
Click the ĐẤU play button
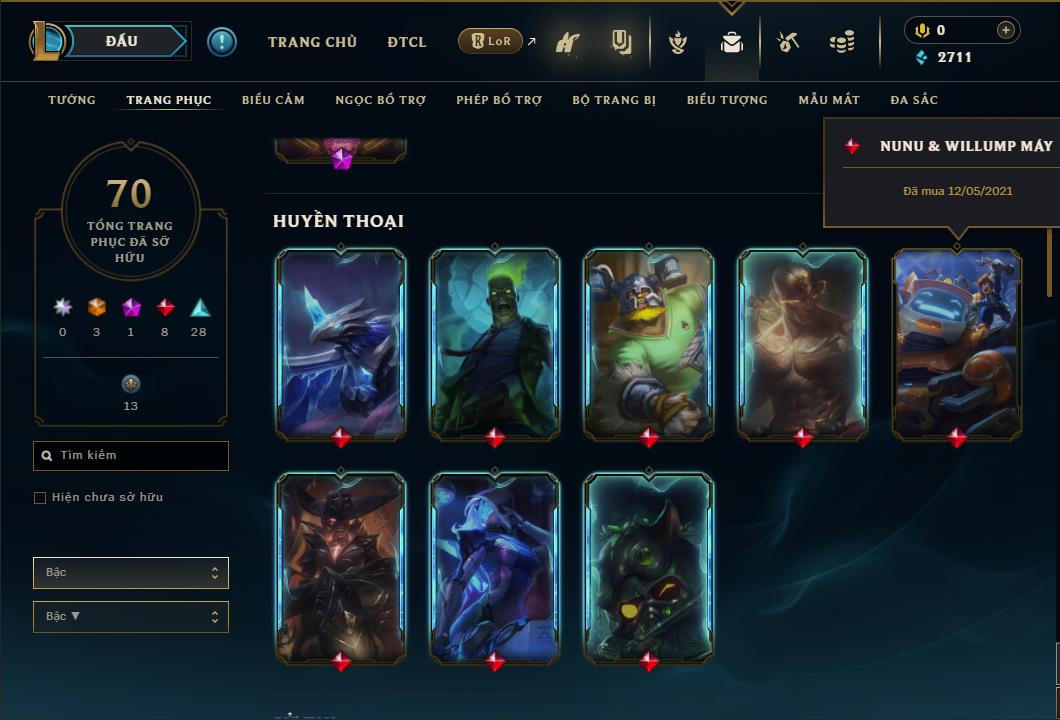[x=122, y=41]
